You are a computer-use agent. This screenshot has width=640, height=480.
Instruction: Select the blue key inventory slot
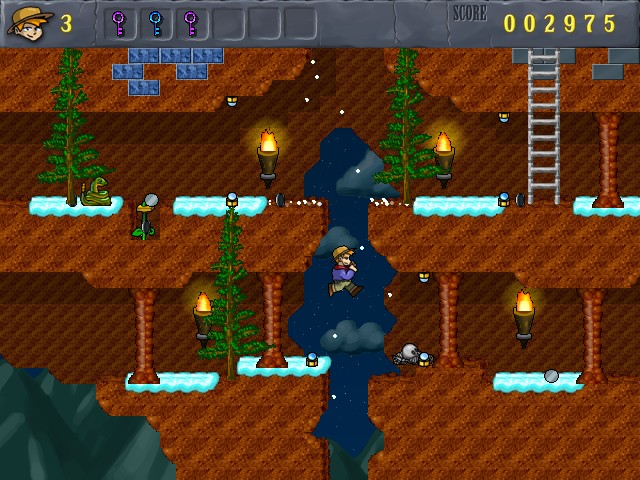pyautogui.click(x=155, y=22)
